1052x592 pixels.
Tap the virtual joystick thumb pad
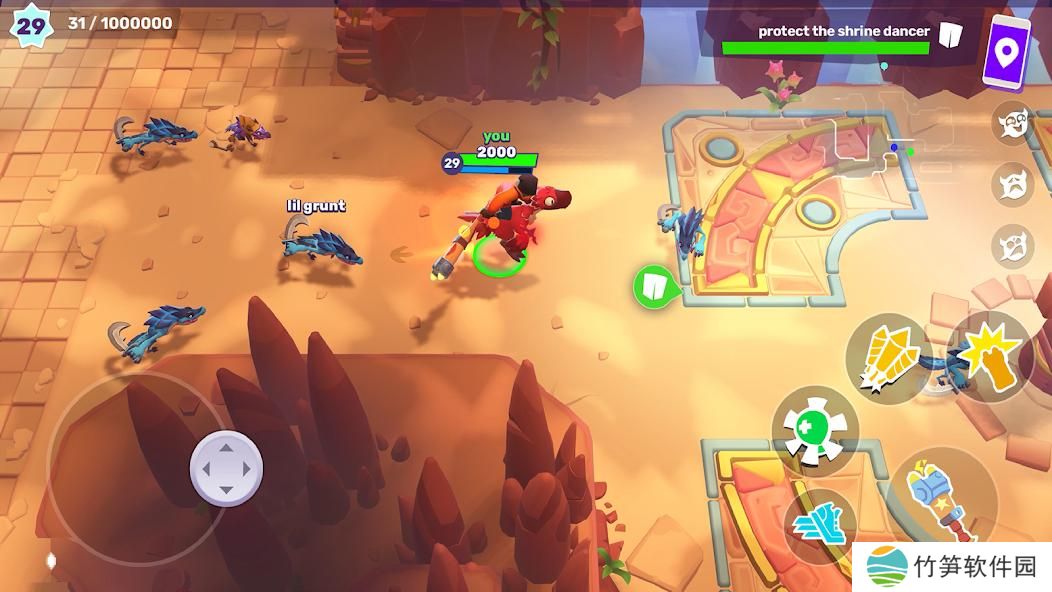point(226,467)
